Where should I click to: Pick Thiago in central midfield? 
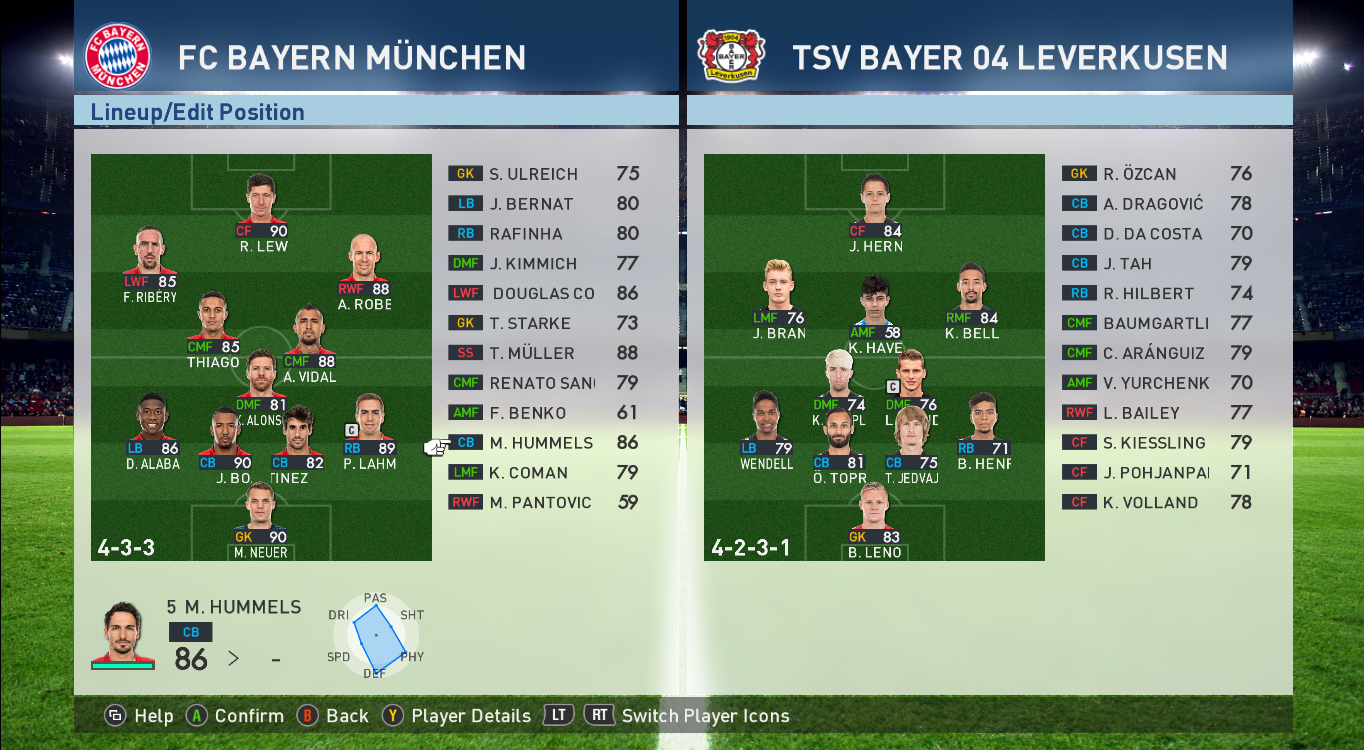point(213,330)
